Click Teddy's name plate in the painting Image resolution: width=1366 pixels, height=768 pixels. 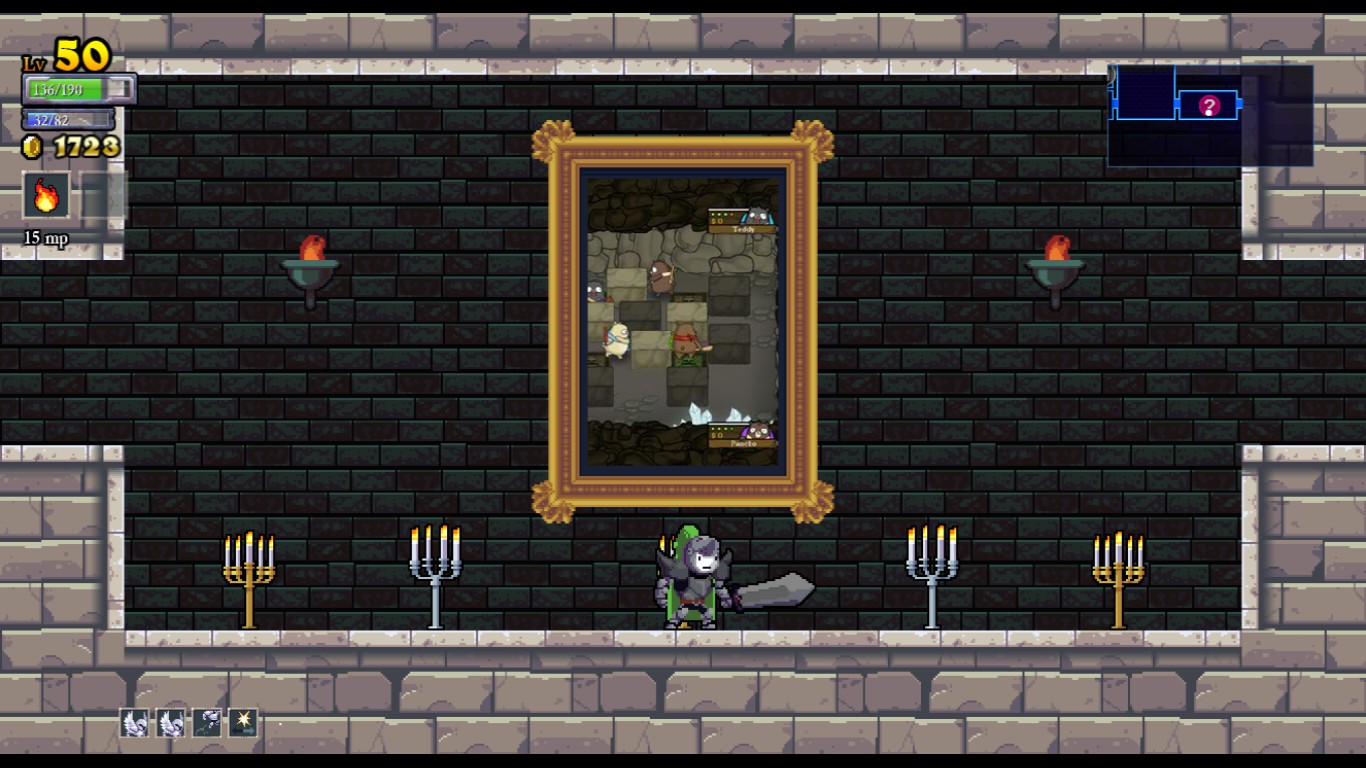[743, 229]
